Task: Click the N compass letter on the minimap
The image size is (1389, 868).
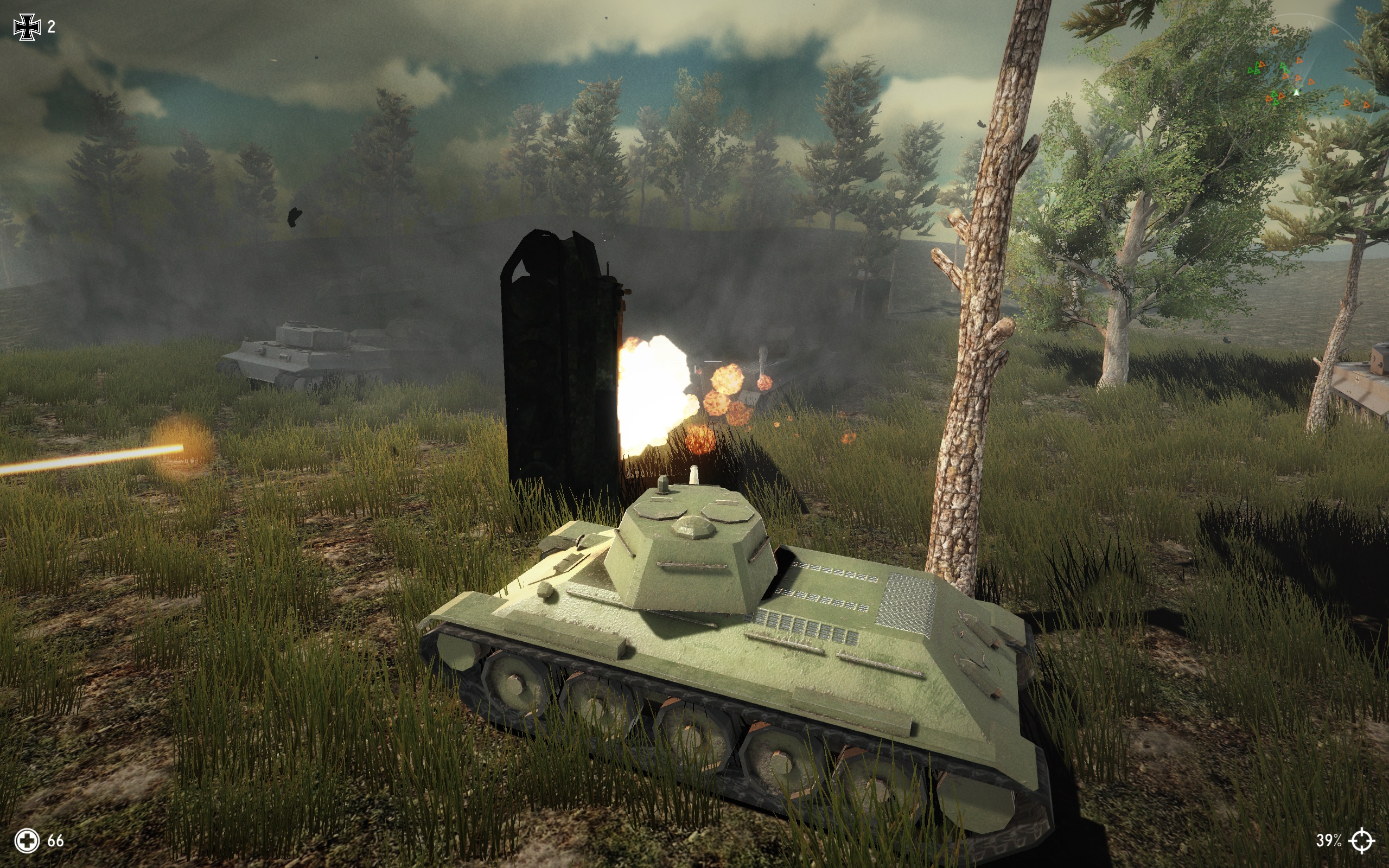Action: pos(1311,24)
